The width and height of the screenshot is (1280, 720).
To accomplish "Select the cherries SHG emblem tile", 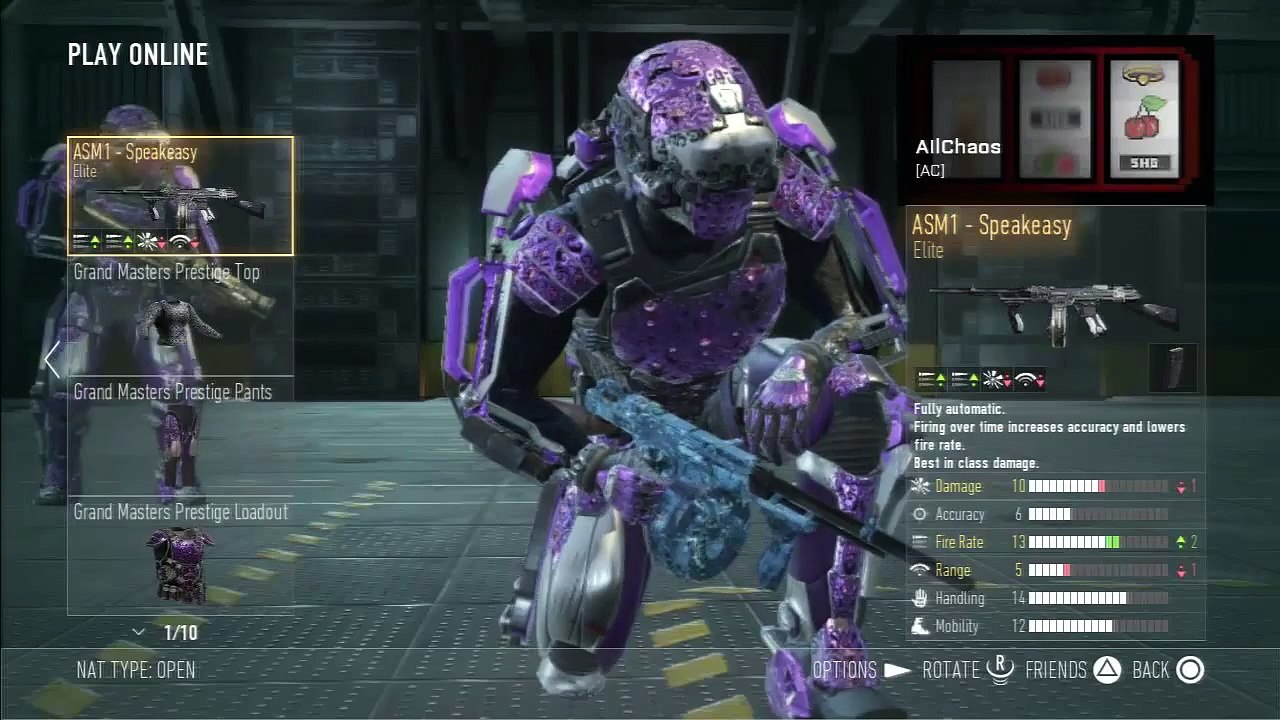I will tap(1144, 119).
